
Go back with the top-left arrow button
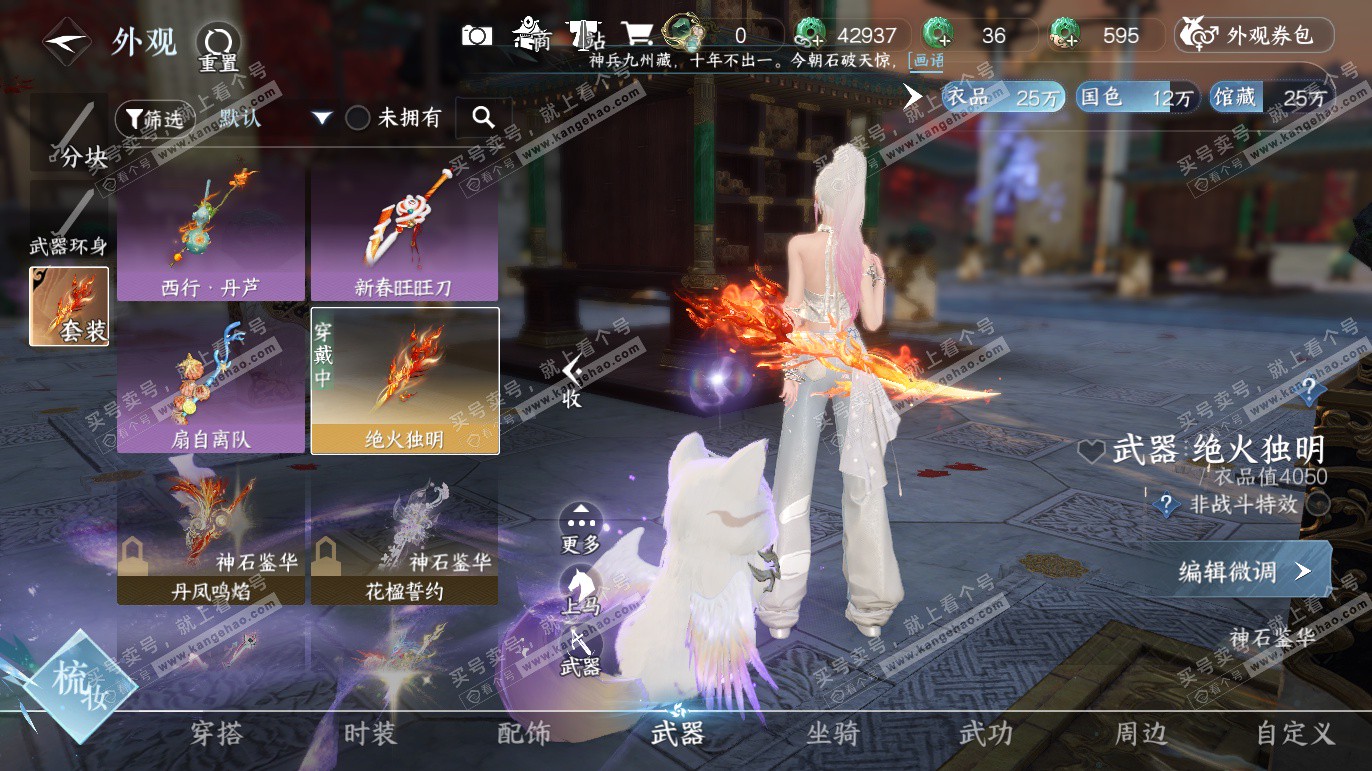pos(67,42)
